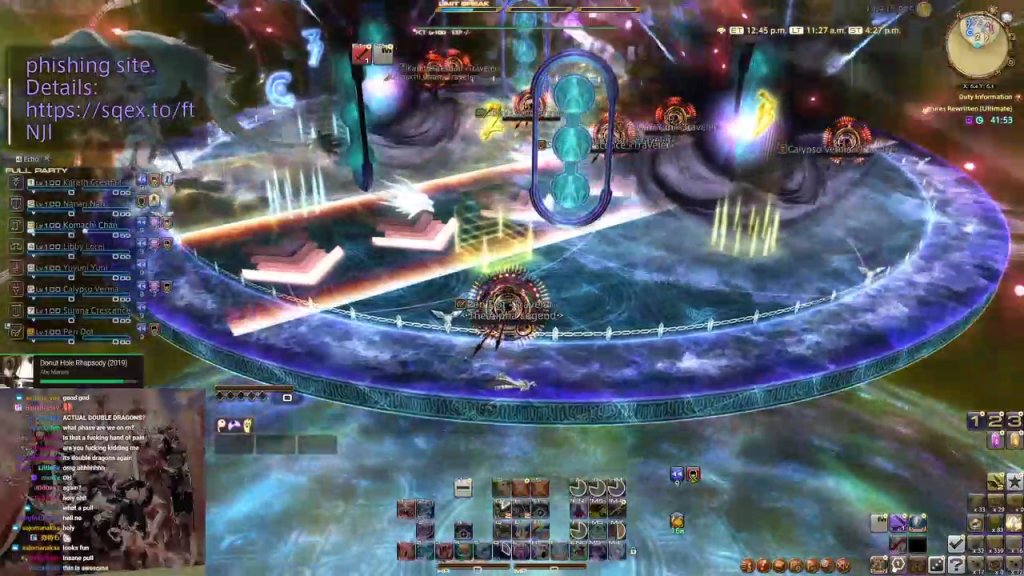Open the Duty Information panel
Screen dimensions: 1024x576
(x=985, y=96)
